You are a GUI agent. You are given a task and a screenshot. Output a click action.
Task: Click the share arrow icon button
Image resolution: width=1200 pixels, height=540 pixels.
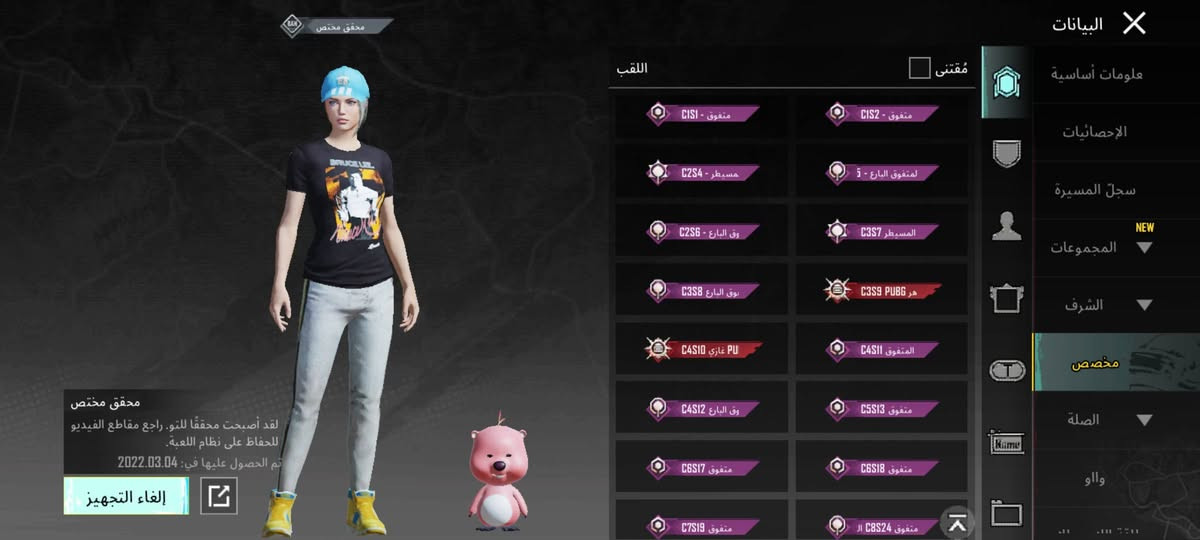point(219,496)
